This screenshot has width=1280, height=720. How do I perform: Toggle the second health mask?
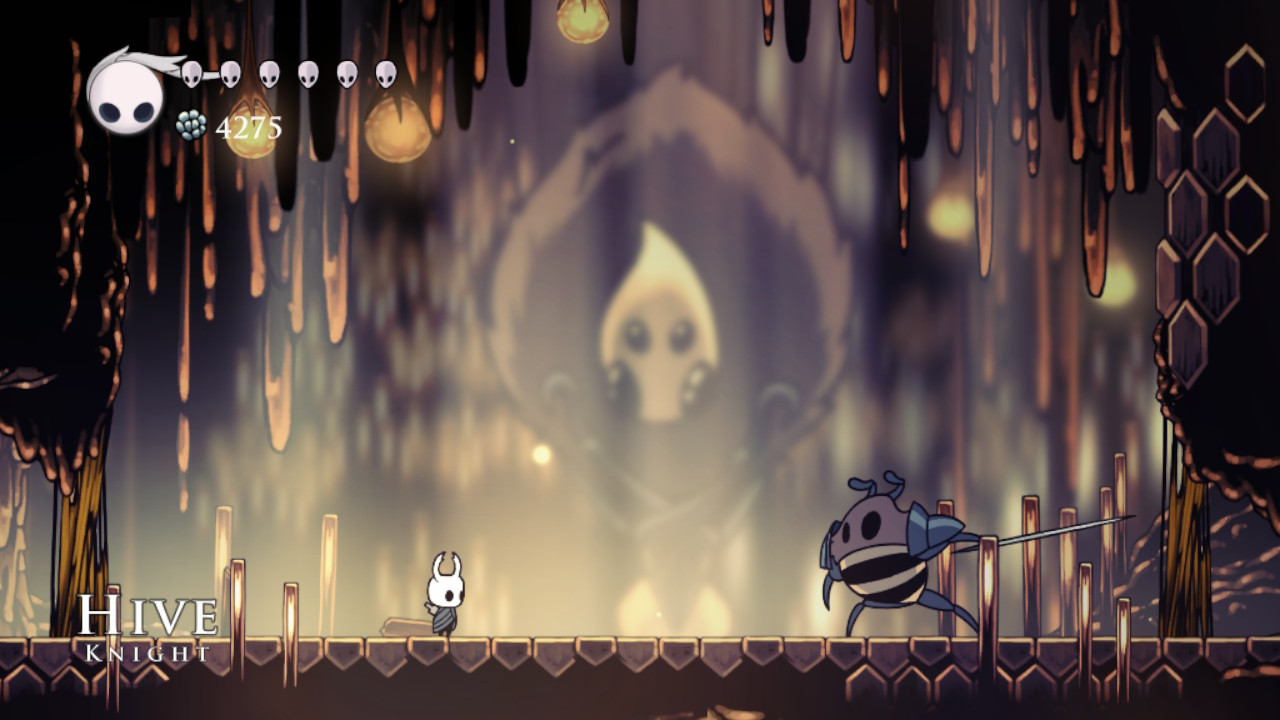click(230, 74)
